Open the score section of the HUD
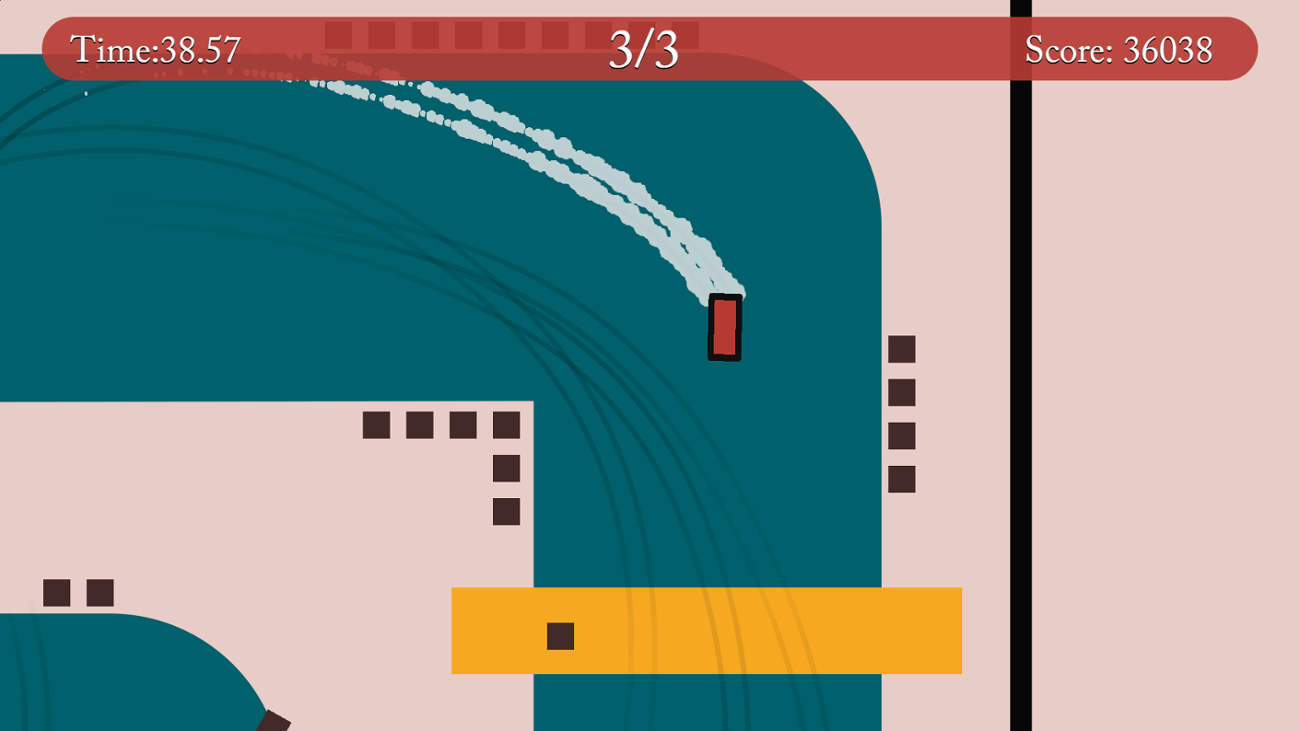Image resolution: width=1300 pixels, height=731 pixels. pyautogui.click(x=1117, y=46)
